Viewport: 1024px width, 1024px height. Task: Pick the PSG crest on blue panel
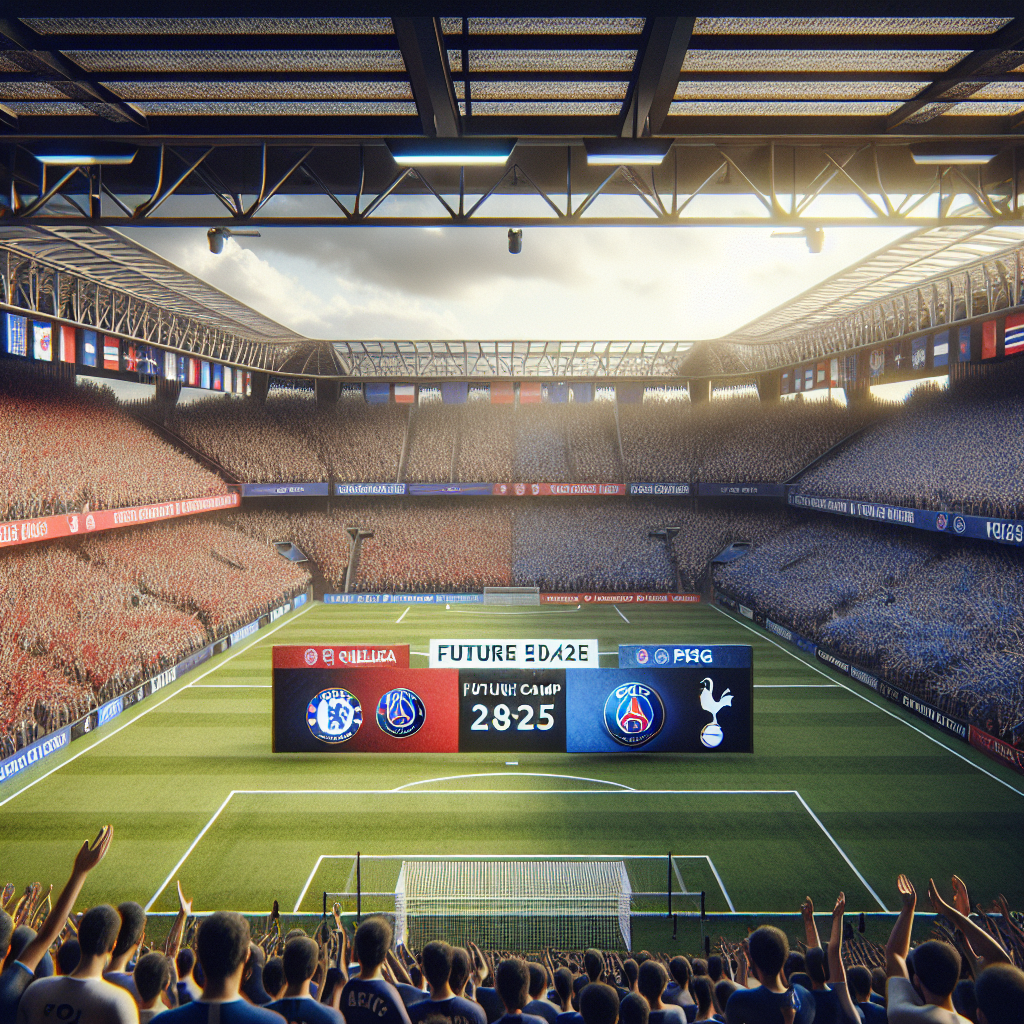(x=634, y=713)
